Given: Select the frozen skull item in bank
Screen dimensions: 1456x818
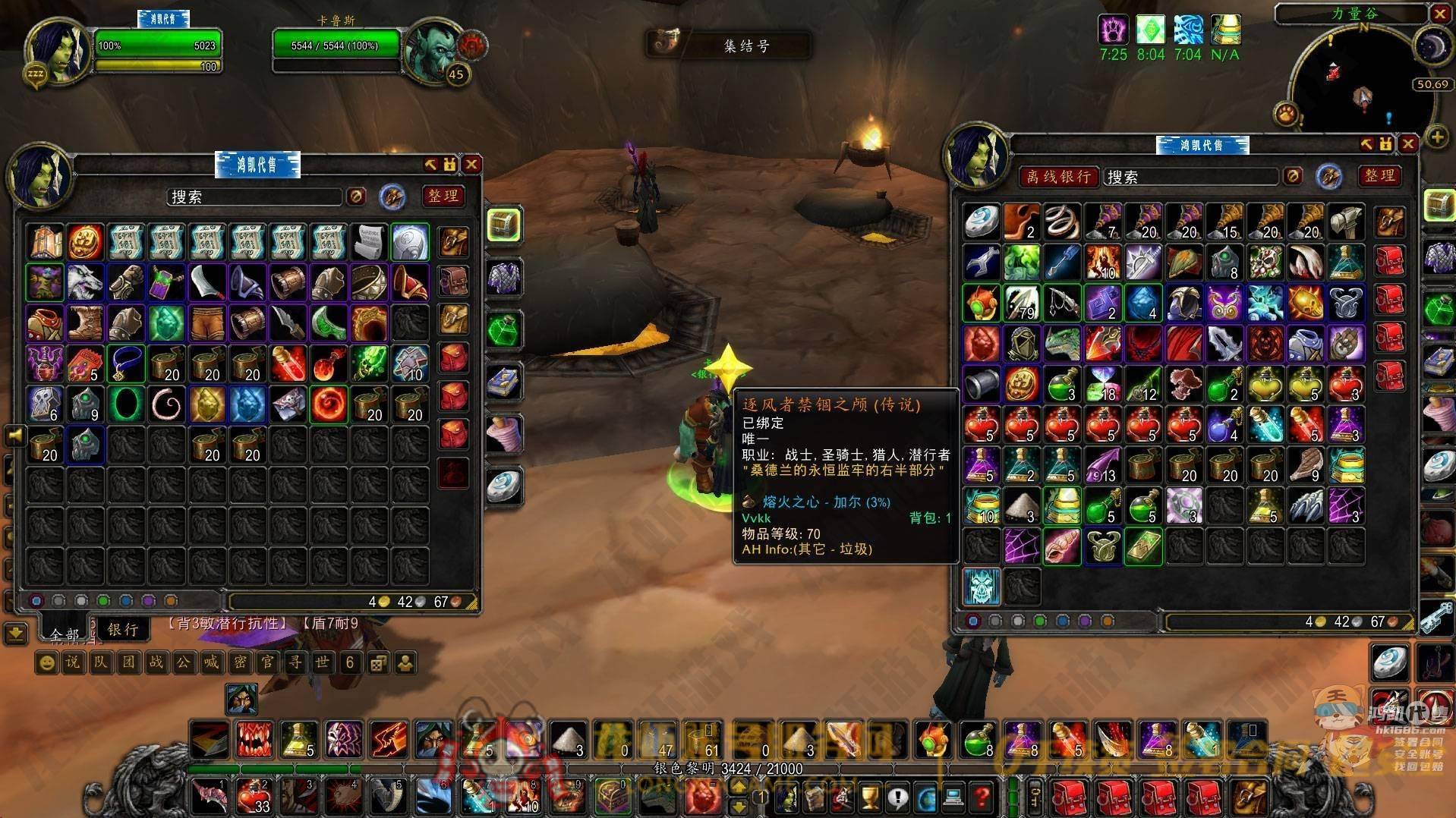Looking at the screenshot, I should 982,587.
